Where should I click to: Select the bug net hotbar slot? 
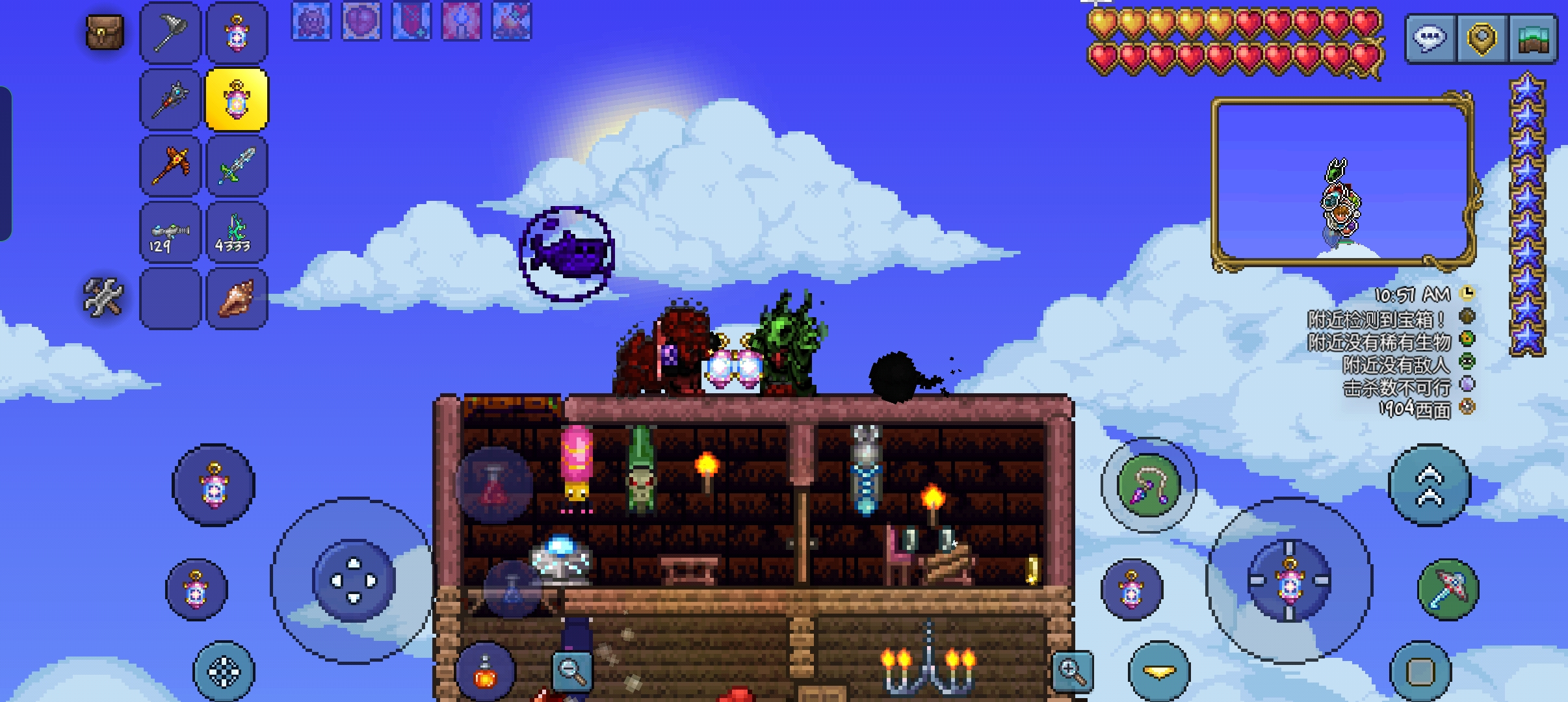170,33
